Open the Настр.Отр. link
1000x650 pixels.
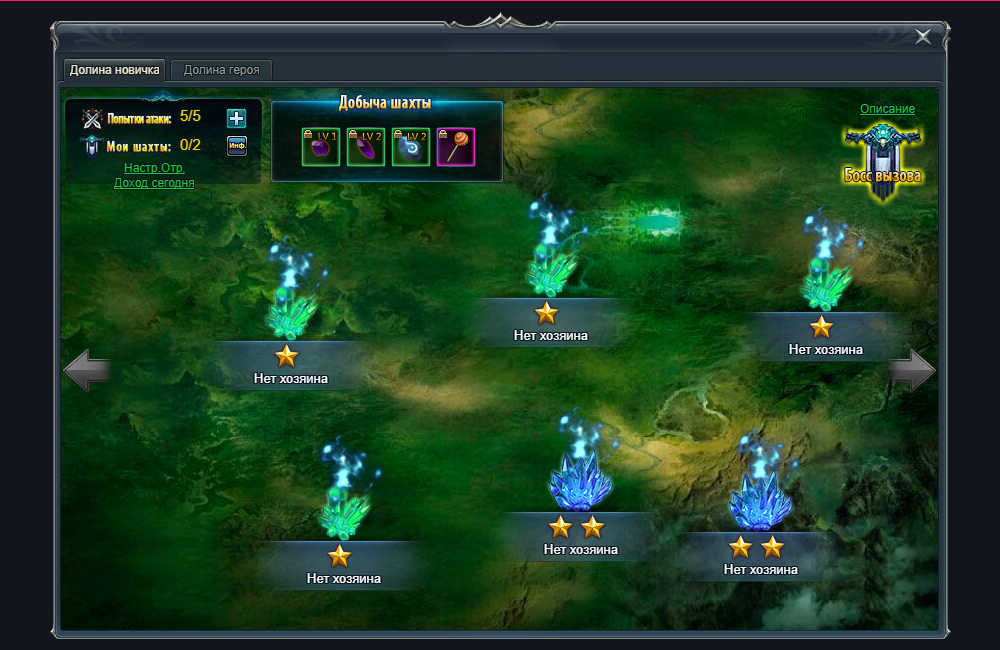pyautogui.click(x=154, y=168)
